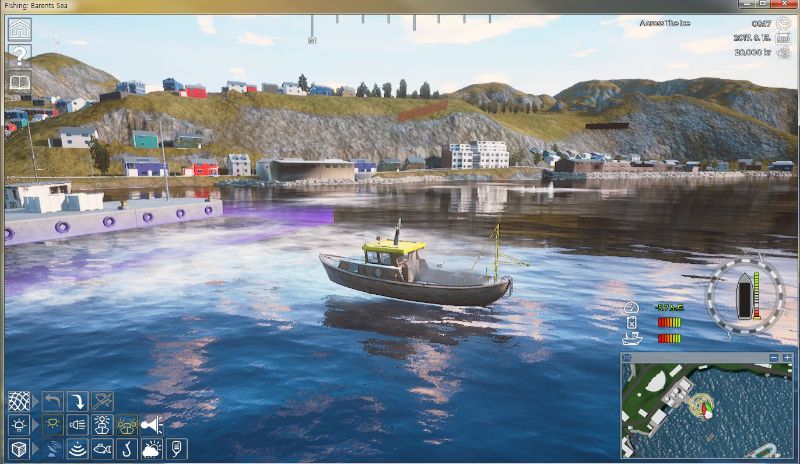Toggle the headlight beam icon

click(77, 425)
